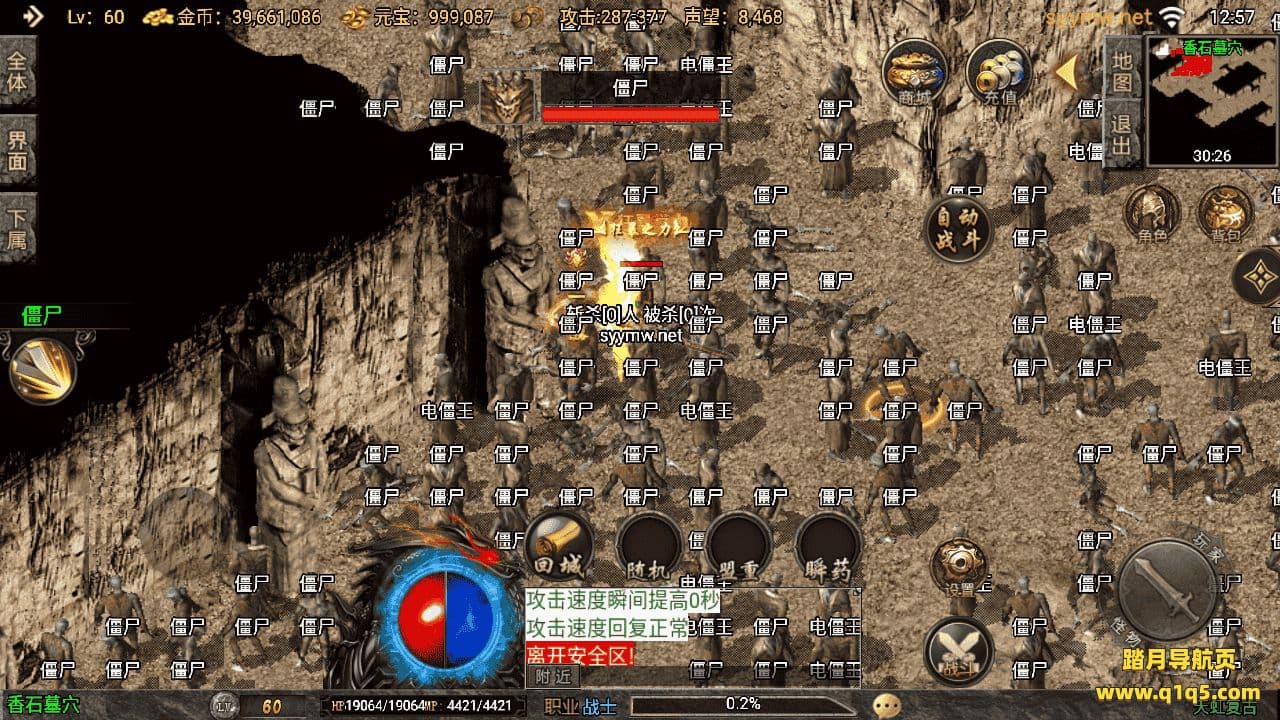
Task: Open the 背包 backpack
Action: 1226,214
